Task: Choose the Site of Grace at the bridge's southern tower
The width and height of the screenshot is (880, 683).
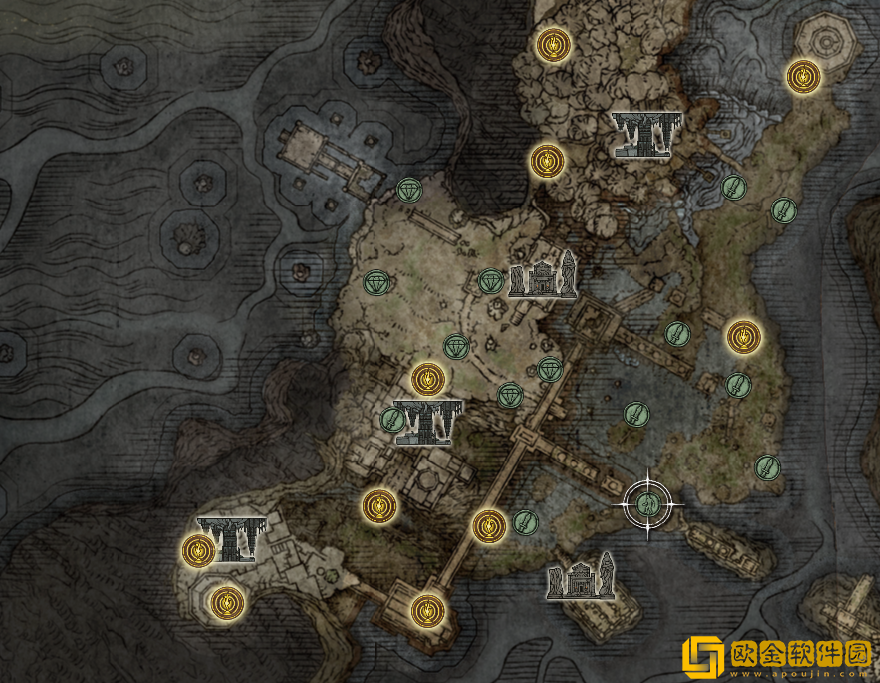Action: tap(427, 607)
